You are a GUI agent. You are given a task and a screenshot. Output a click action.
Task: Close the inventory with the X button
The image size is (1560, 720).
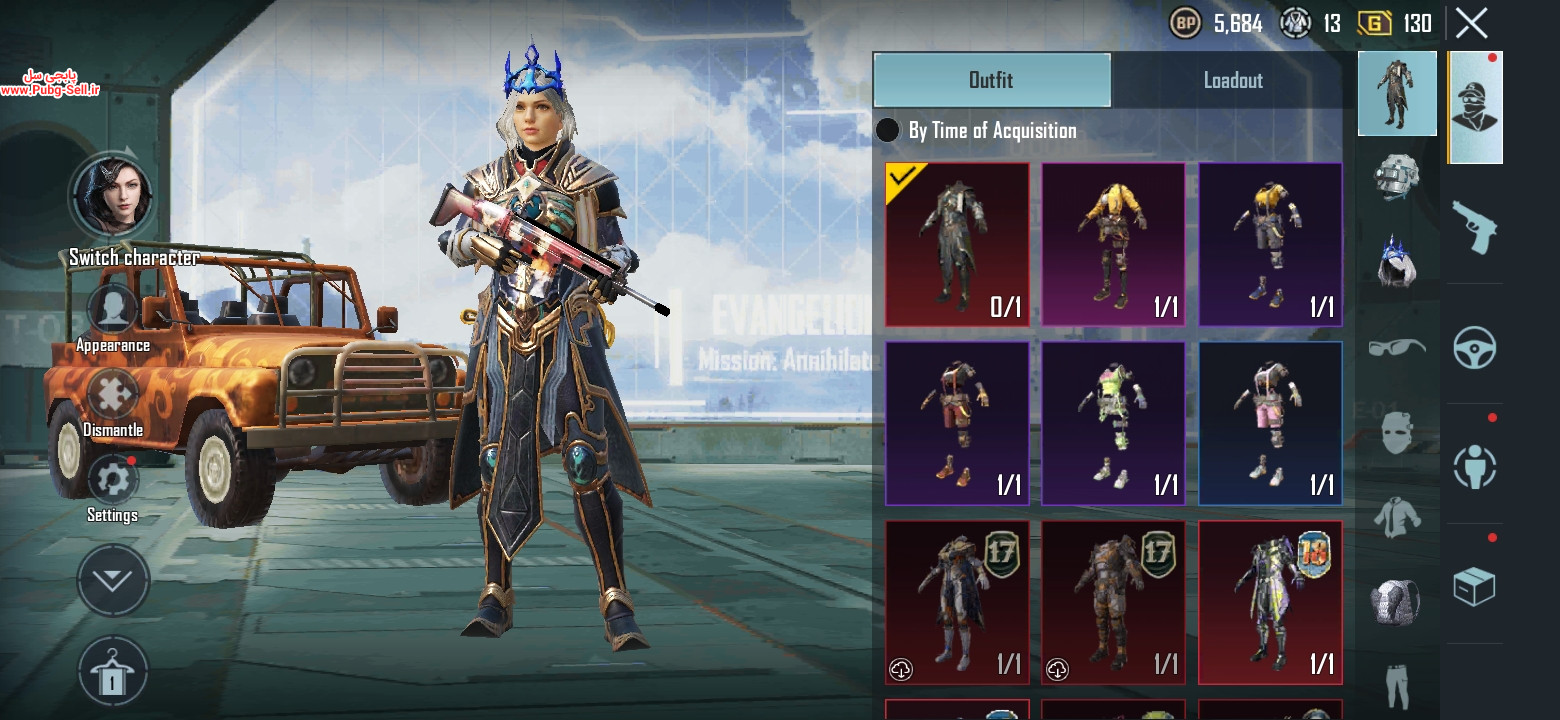[x=1471, y=23]
